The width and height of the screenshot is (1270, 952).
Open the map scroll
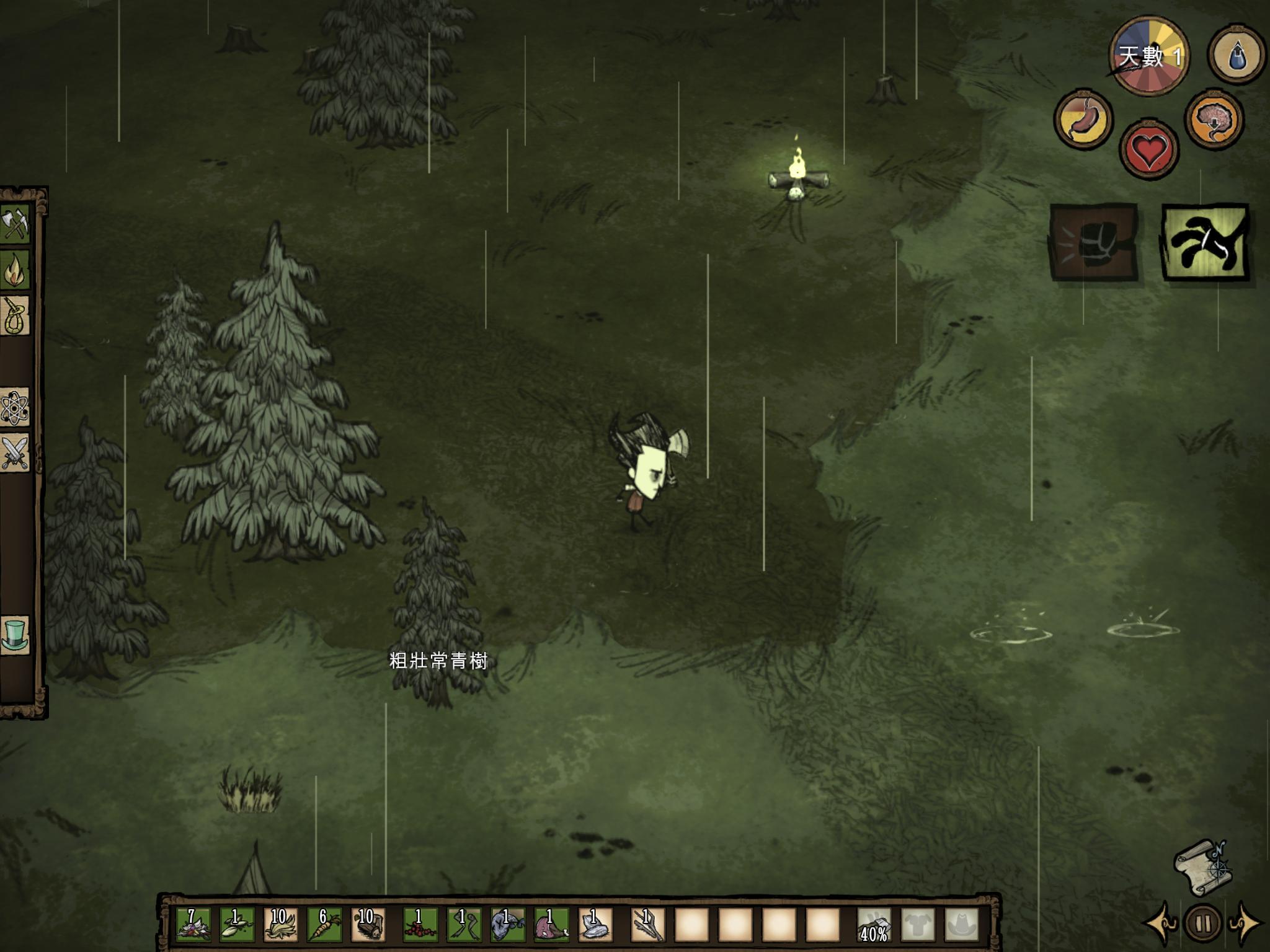coord(1202,867)
